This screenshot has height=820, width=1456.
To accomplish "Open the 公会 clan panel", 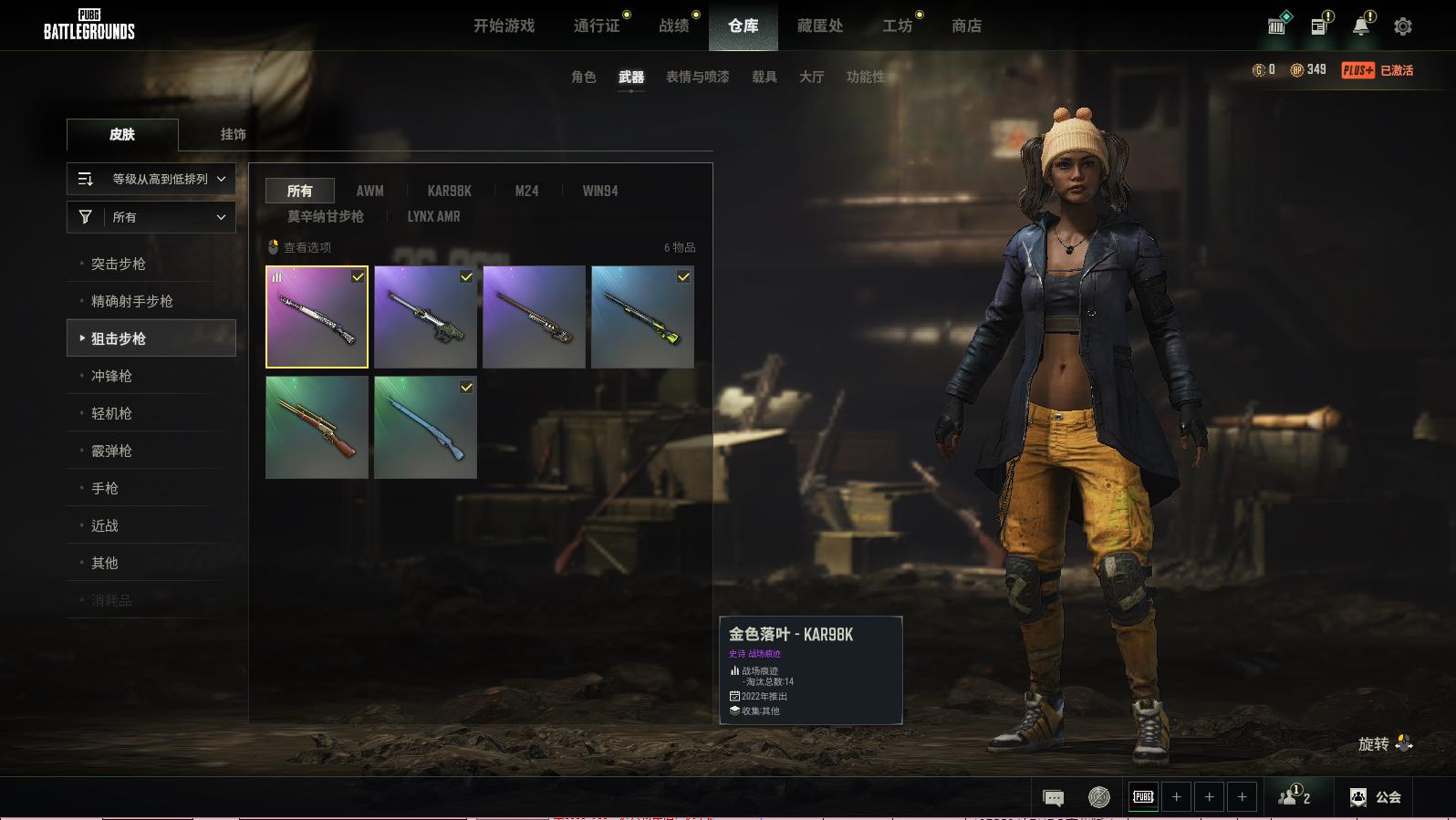I will 1376,797.
